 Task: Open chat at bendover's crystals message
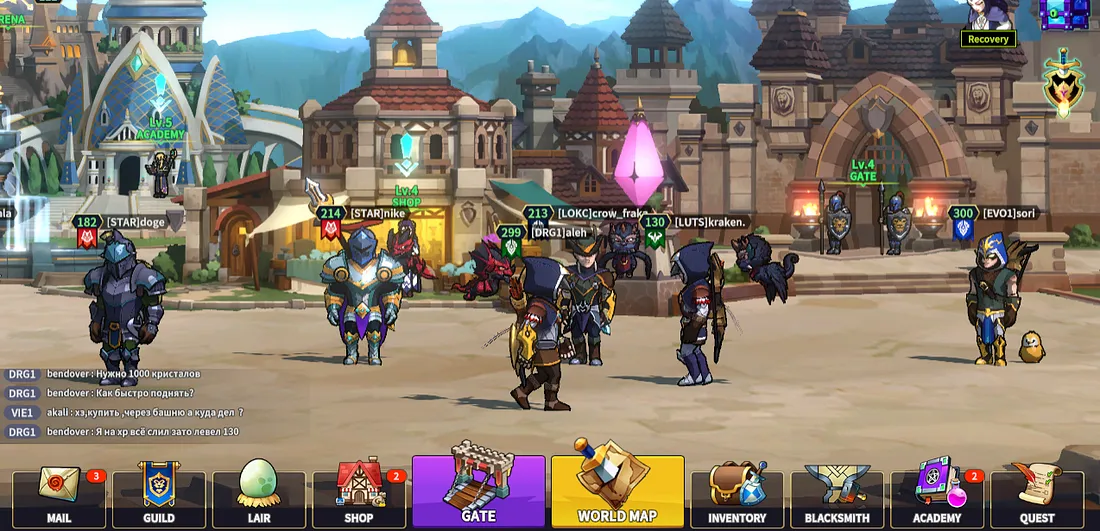tap(124, 374)
